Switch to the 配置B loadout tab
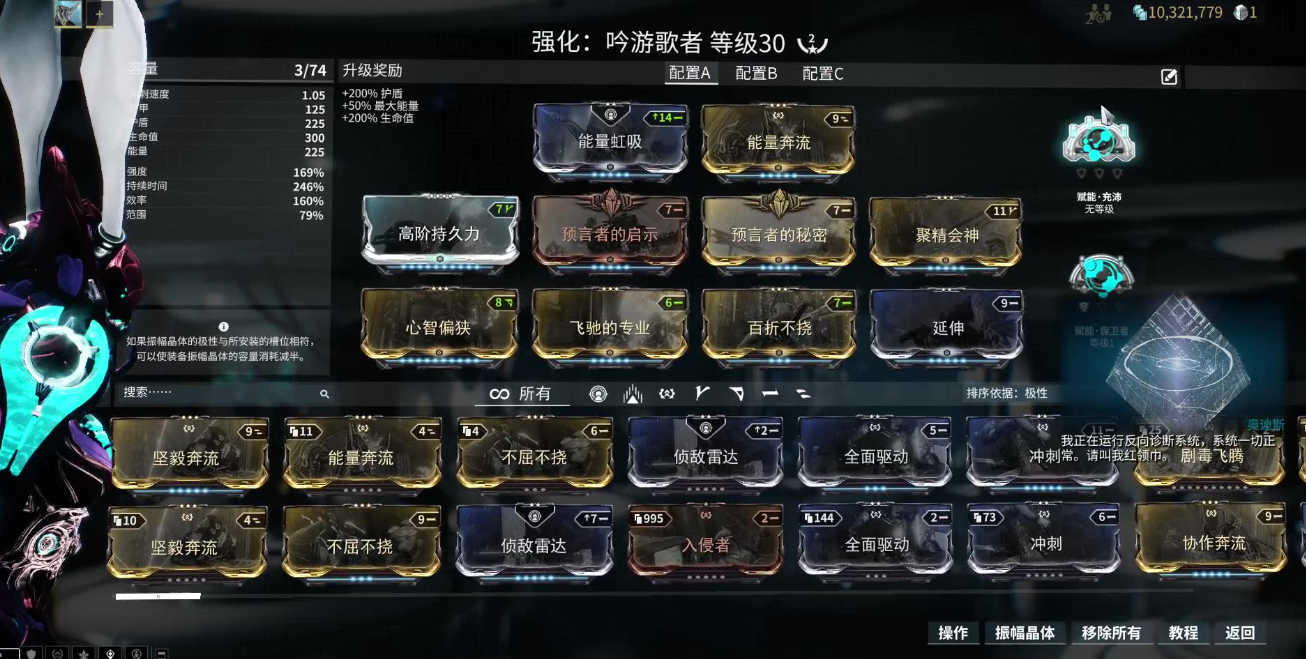 [756, 73]
